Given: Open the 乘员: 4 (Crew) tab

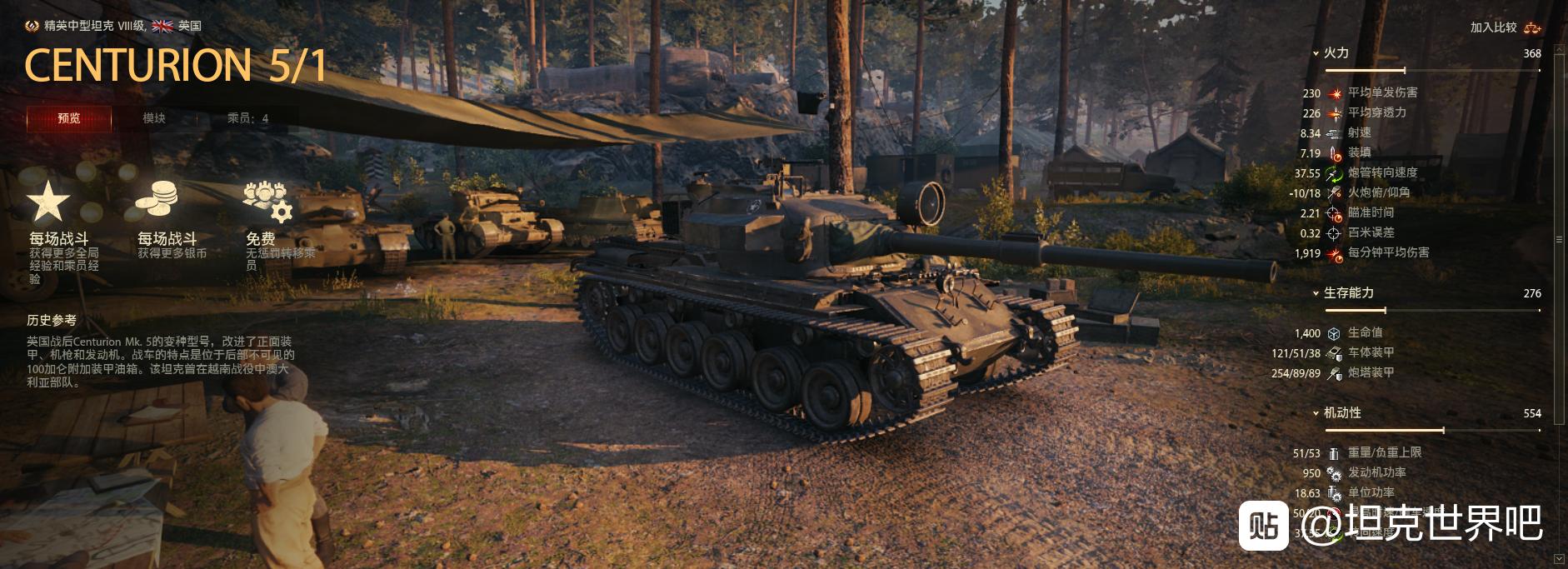Looking at the screenshot, I should click(x=247, y=118).
